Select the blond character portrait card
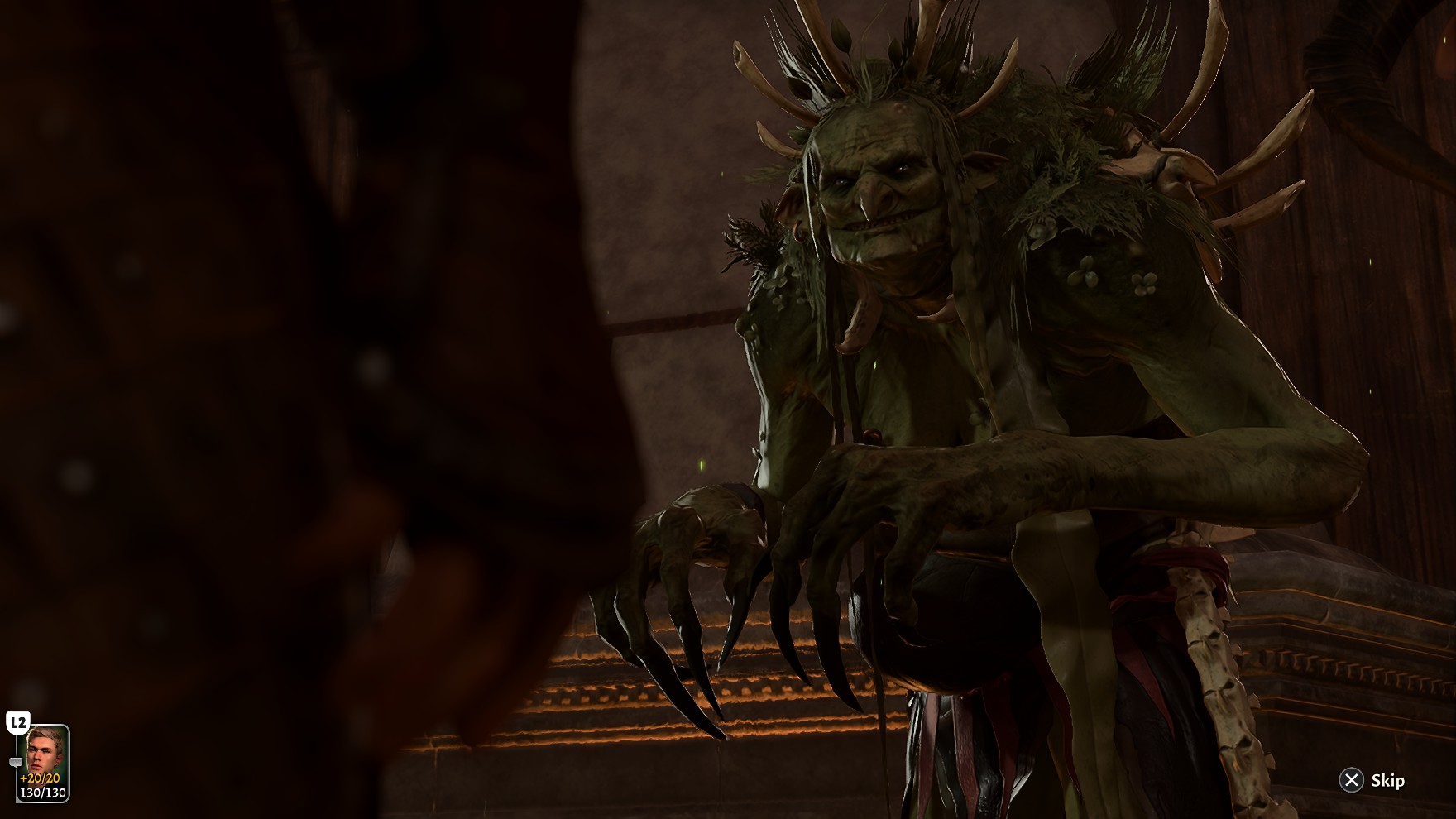The image size is (1456, 819). click(43, 762)
